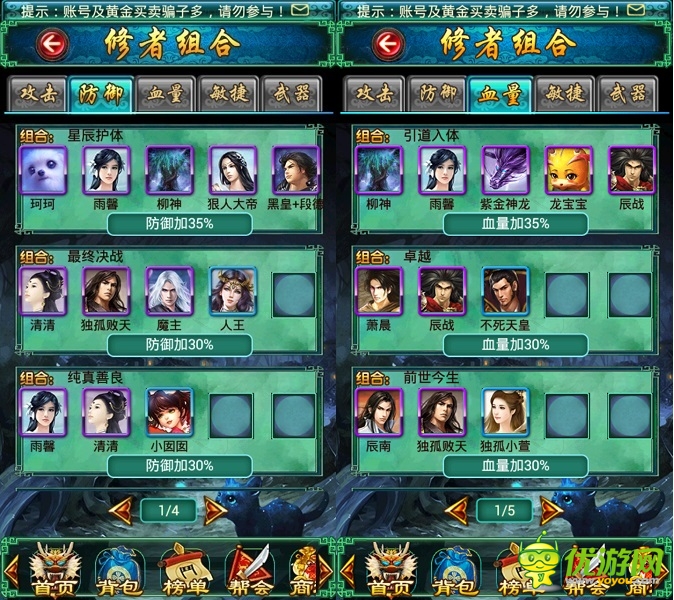674x600 pixels.
Task: Tap the 黑皇+段德 portrait
Action: 296,170
